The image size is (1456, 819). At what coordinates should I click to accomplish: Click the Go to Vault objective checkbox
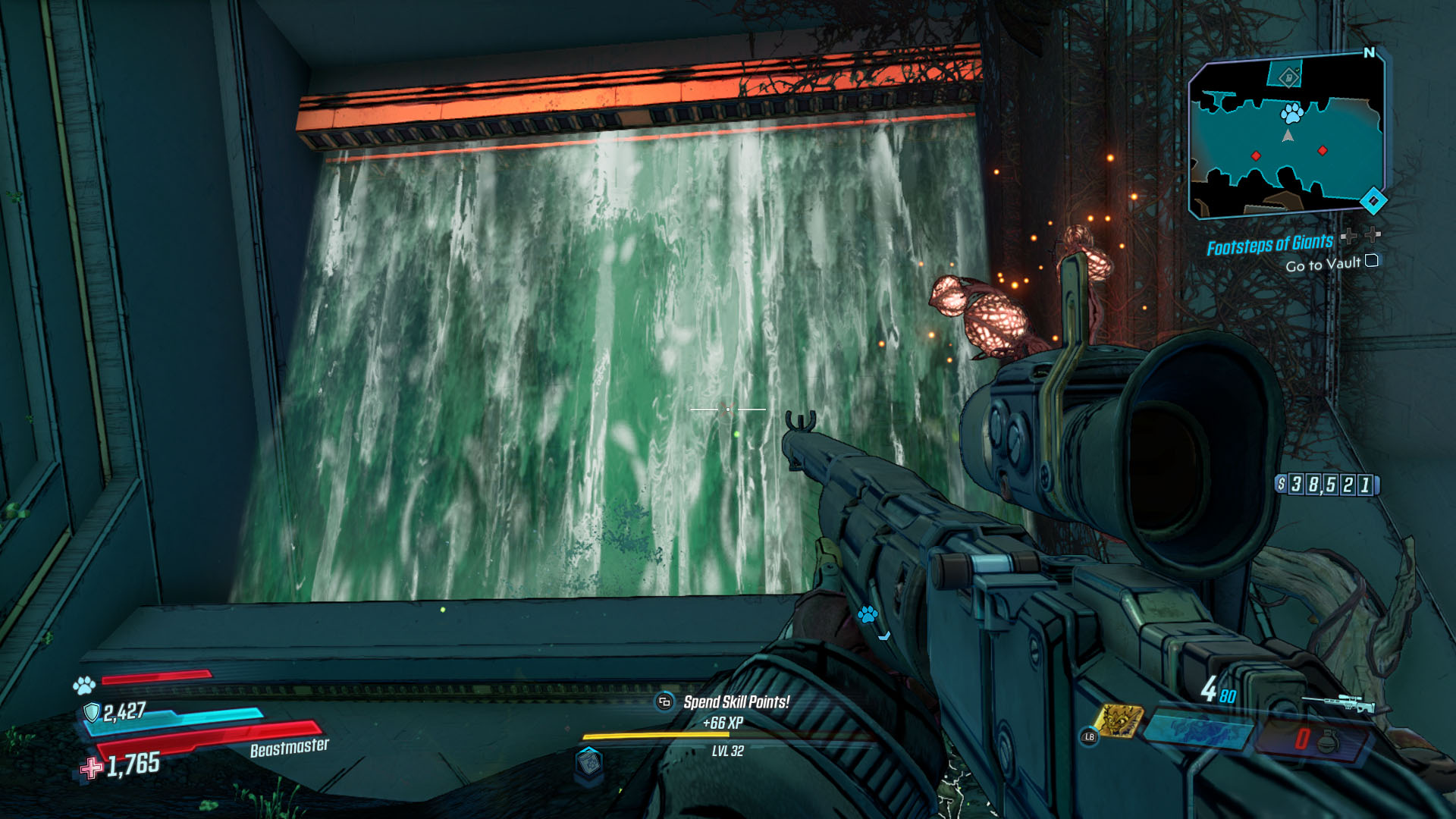click(1371, 261)
